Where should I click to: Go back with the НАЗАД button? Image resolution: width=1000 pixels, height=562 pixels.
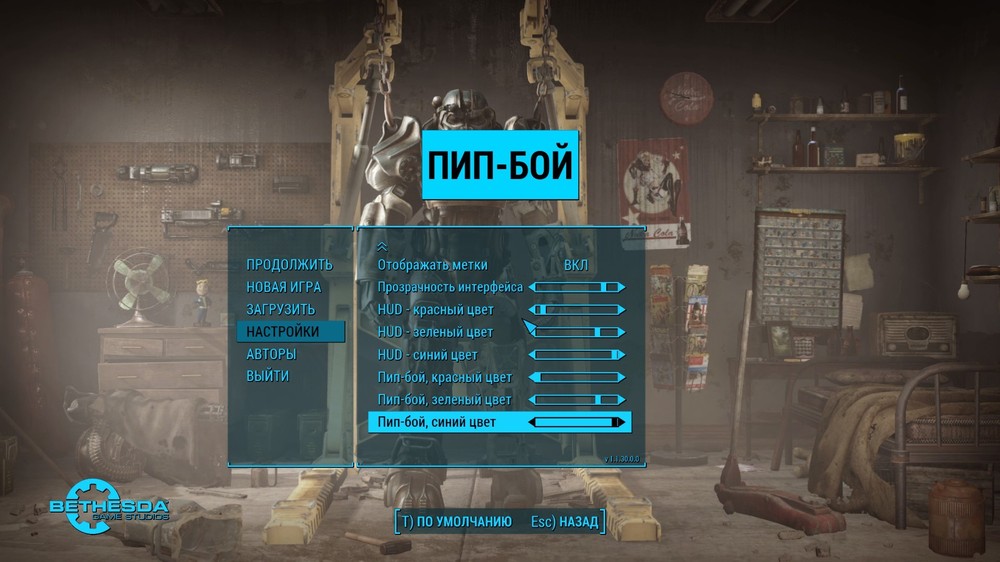[x=565, y=521]
